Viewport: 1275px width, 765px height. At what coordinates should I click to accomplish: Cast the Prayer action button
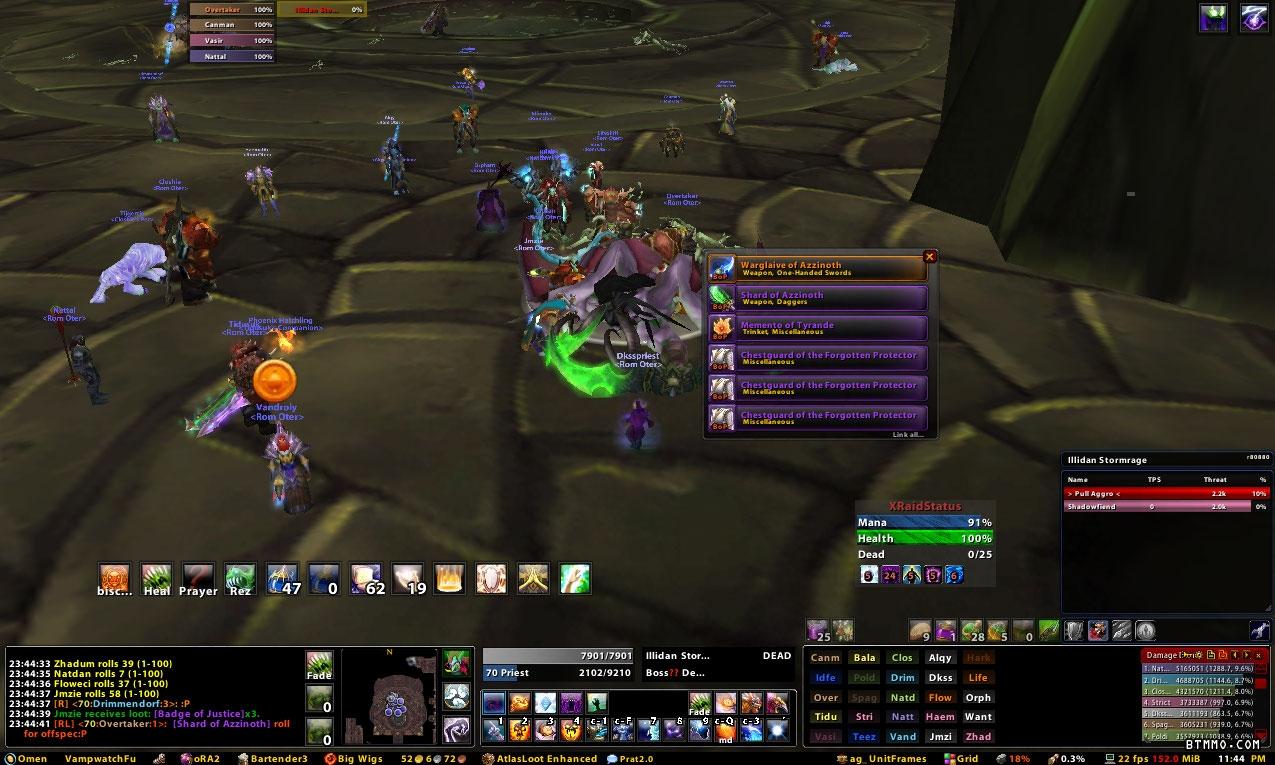pyautogui.click(x=198, y=578)
